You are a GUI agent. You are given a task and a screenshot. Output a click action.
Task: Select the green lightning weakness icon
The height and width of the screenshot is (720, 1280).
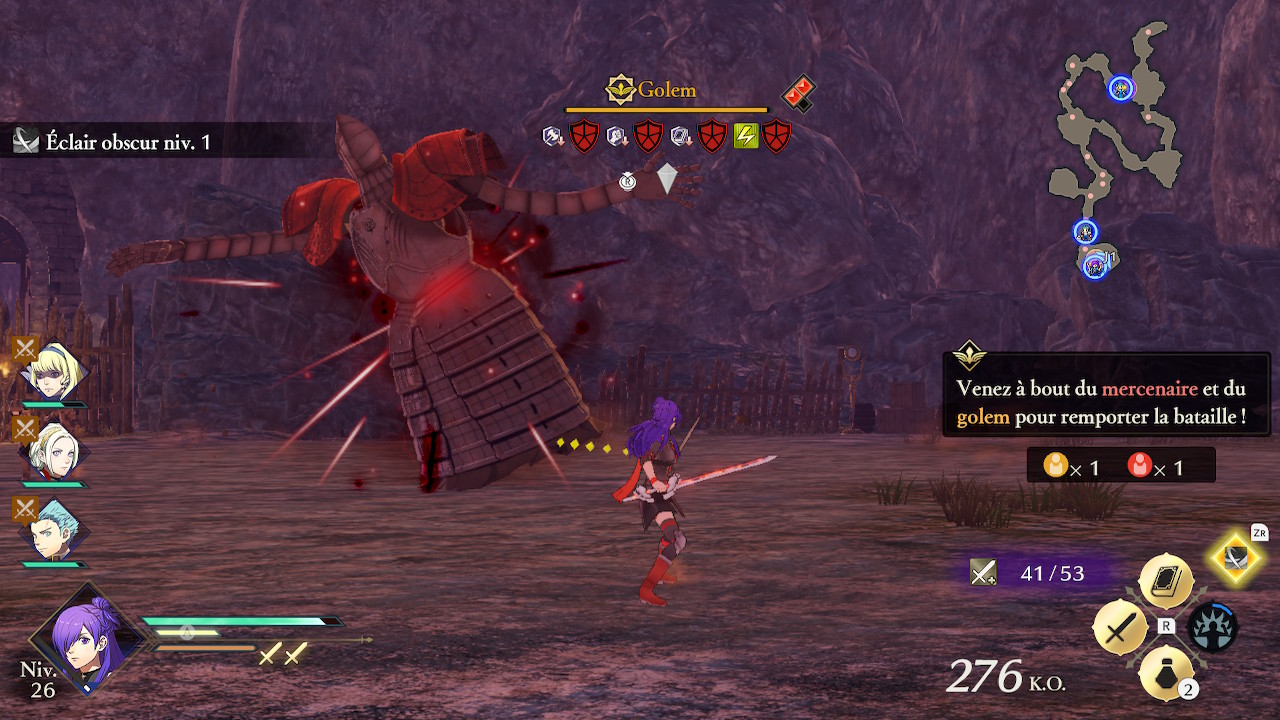click(x=746, y=135)
